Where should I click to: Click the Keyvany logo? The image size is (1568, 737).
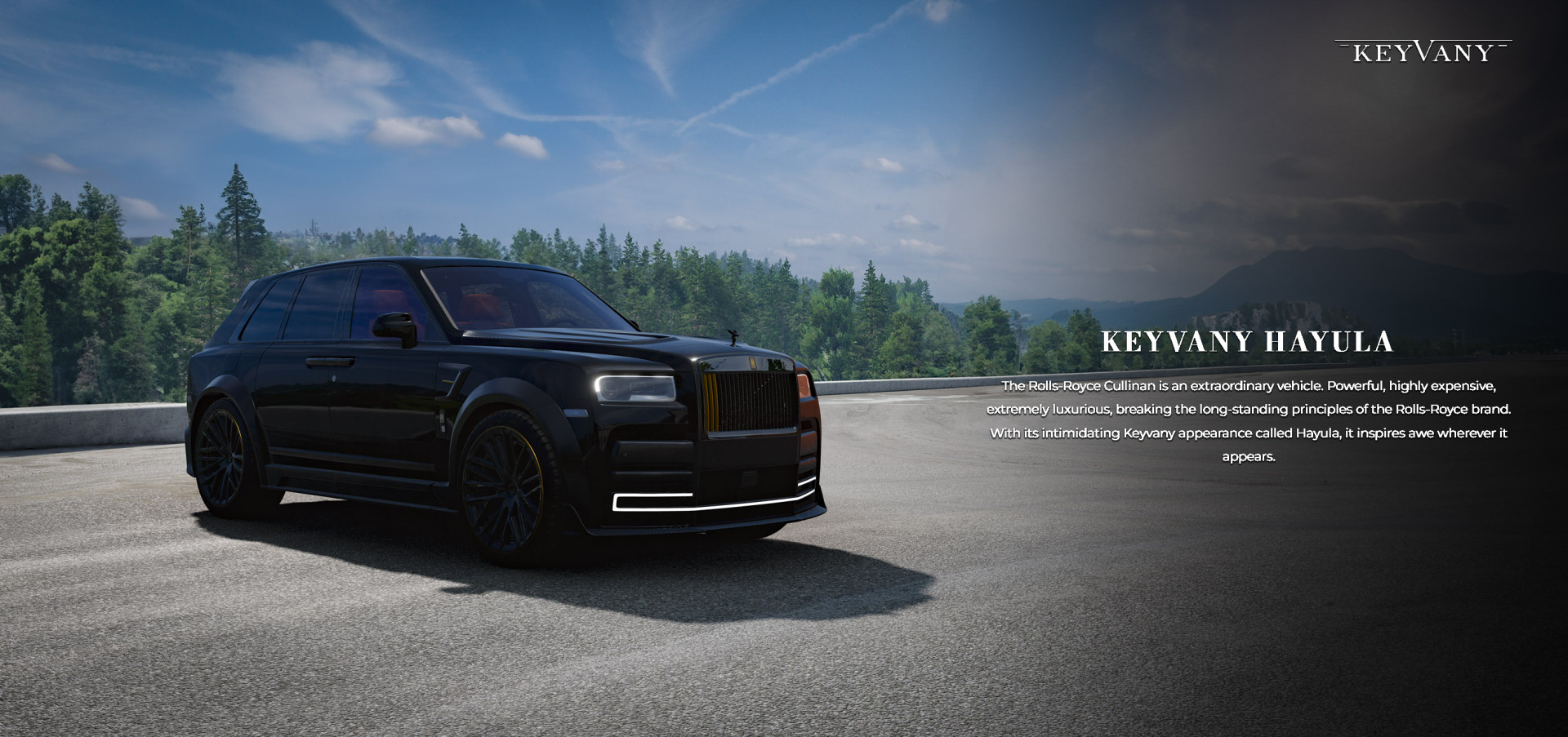pos(1423,52)
